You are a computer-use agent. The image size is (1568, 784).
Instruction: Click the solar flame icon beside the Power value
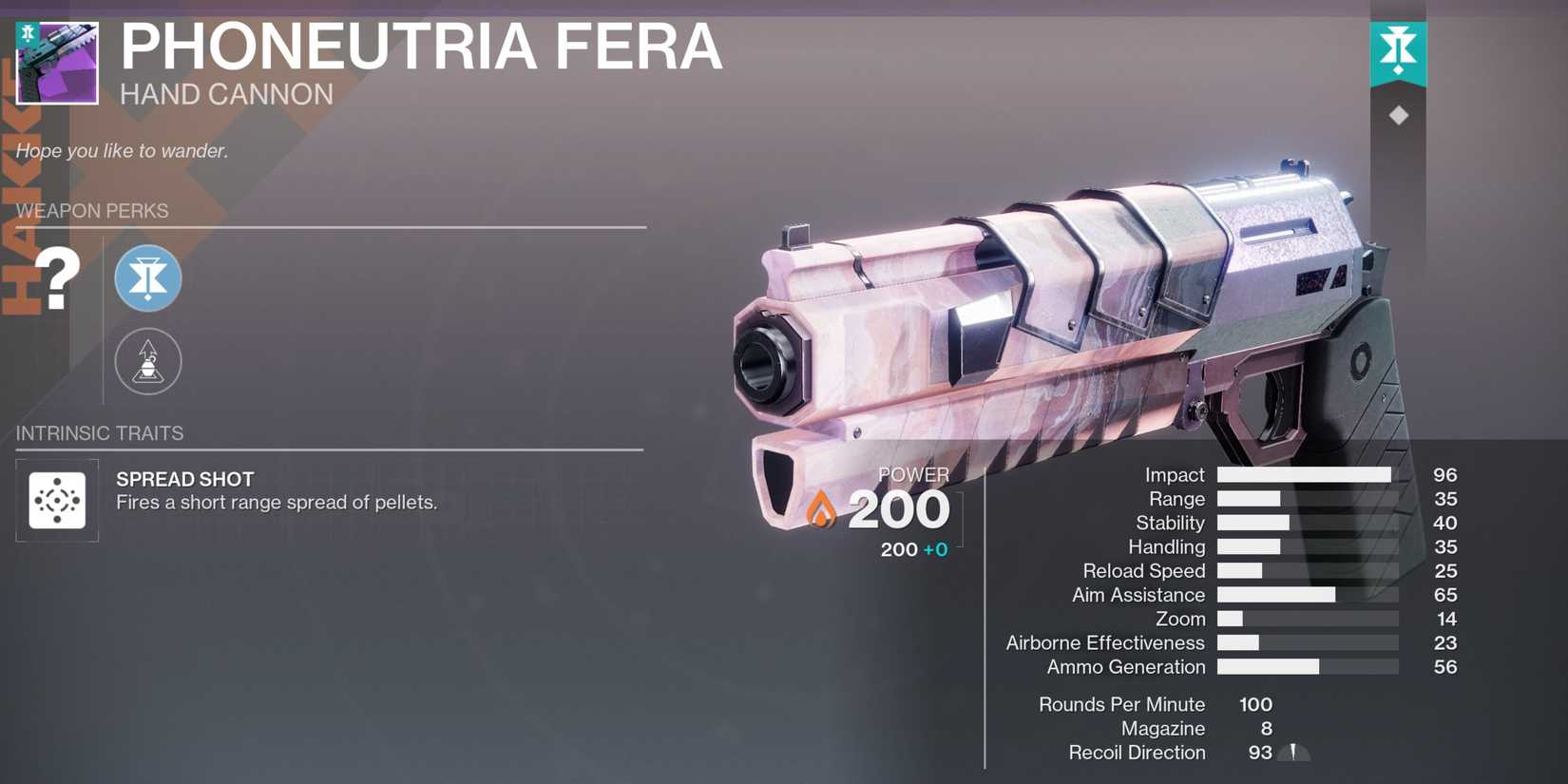(820, 510)
